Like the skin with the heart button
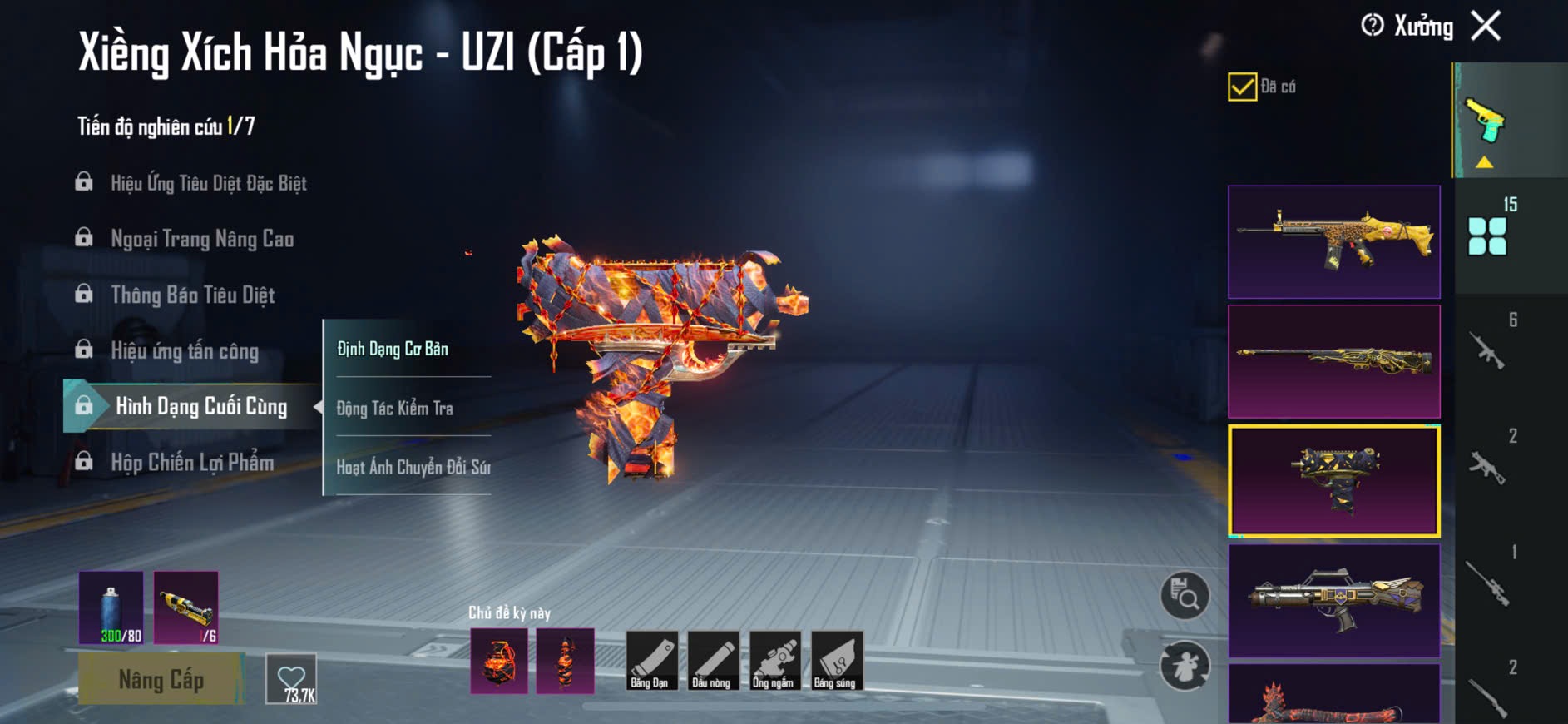 point(291,679)
